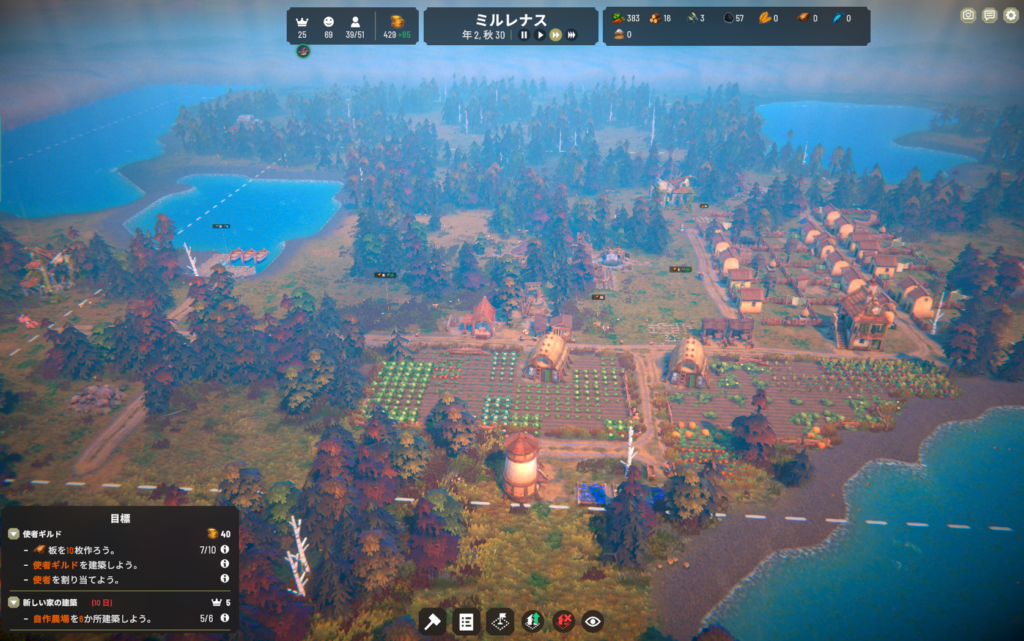Viewport: 1024px width, 641px height.
Task: Activate the red X demolish tool
Action: pos(564,622)
